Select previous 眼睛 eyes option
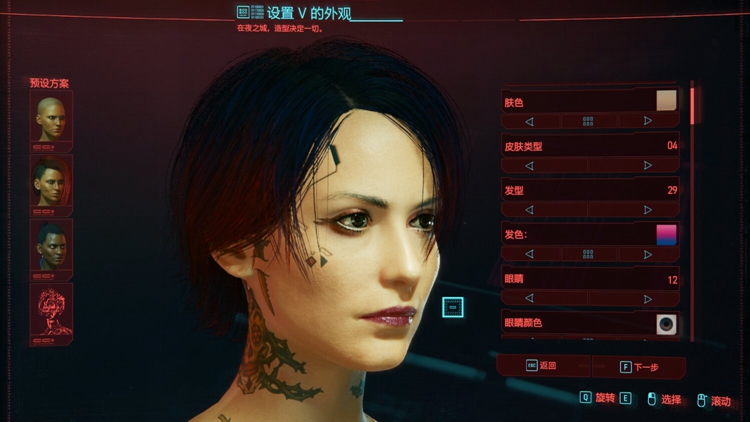The height and width of the screenshot is (422, 750). click(x=529, y=298)
